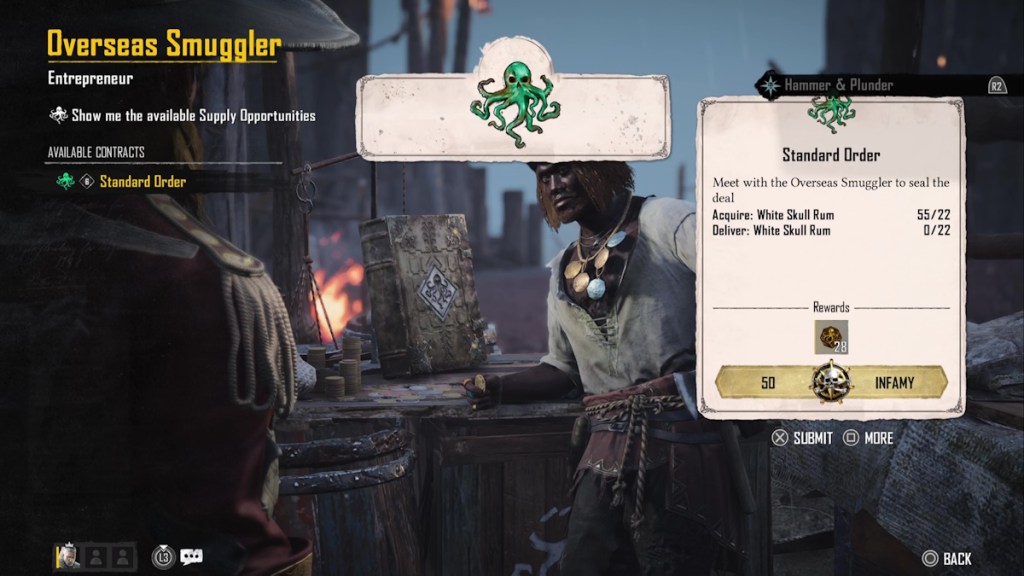Open the chat speech bubble icon
Screen dimensions: 1024x576
click(x=191, y=557)
